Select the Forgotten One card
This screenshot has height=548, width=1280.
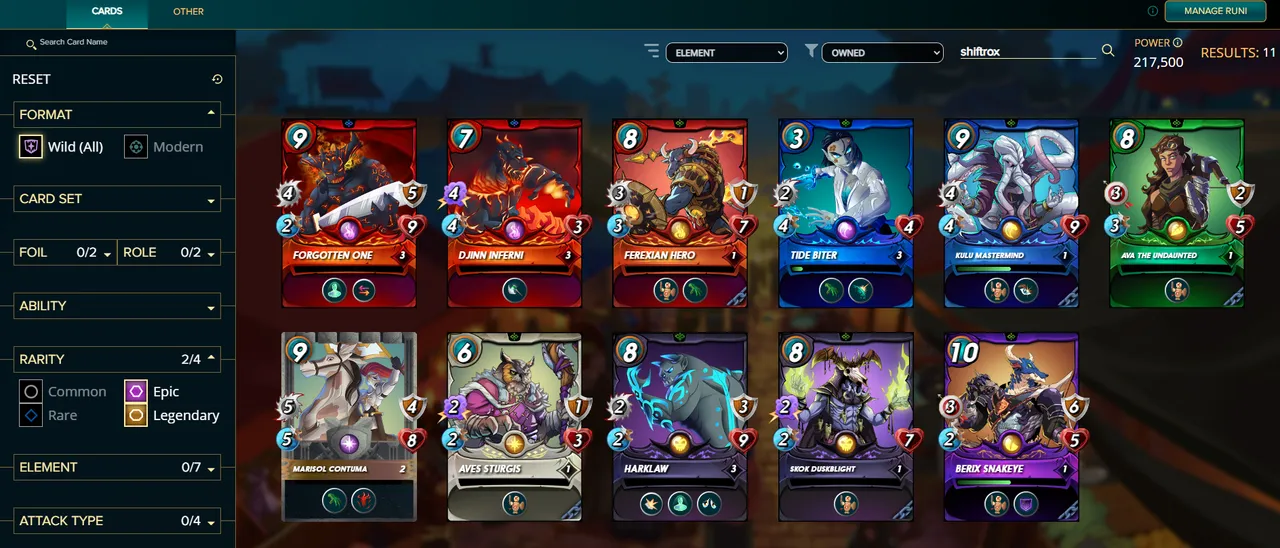[349, 213]
